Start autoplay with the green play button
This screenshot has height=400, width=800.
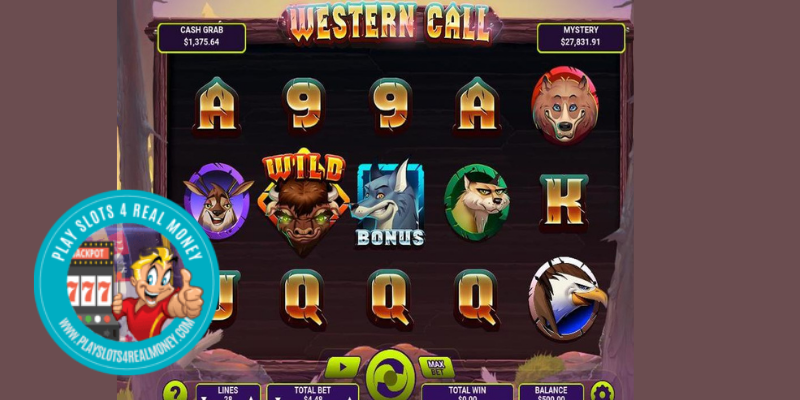(x=342, y=368)
